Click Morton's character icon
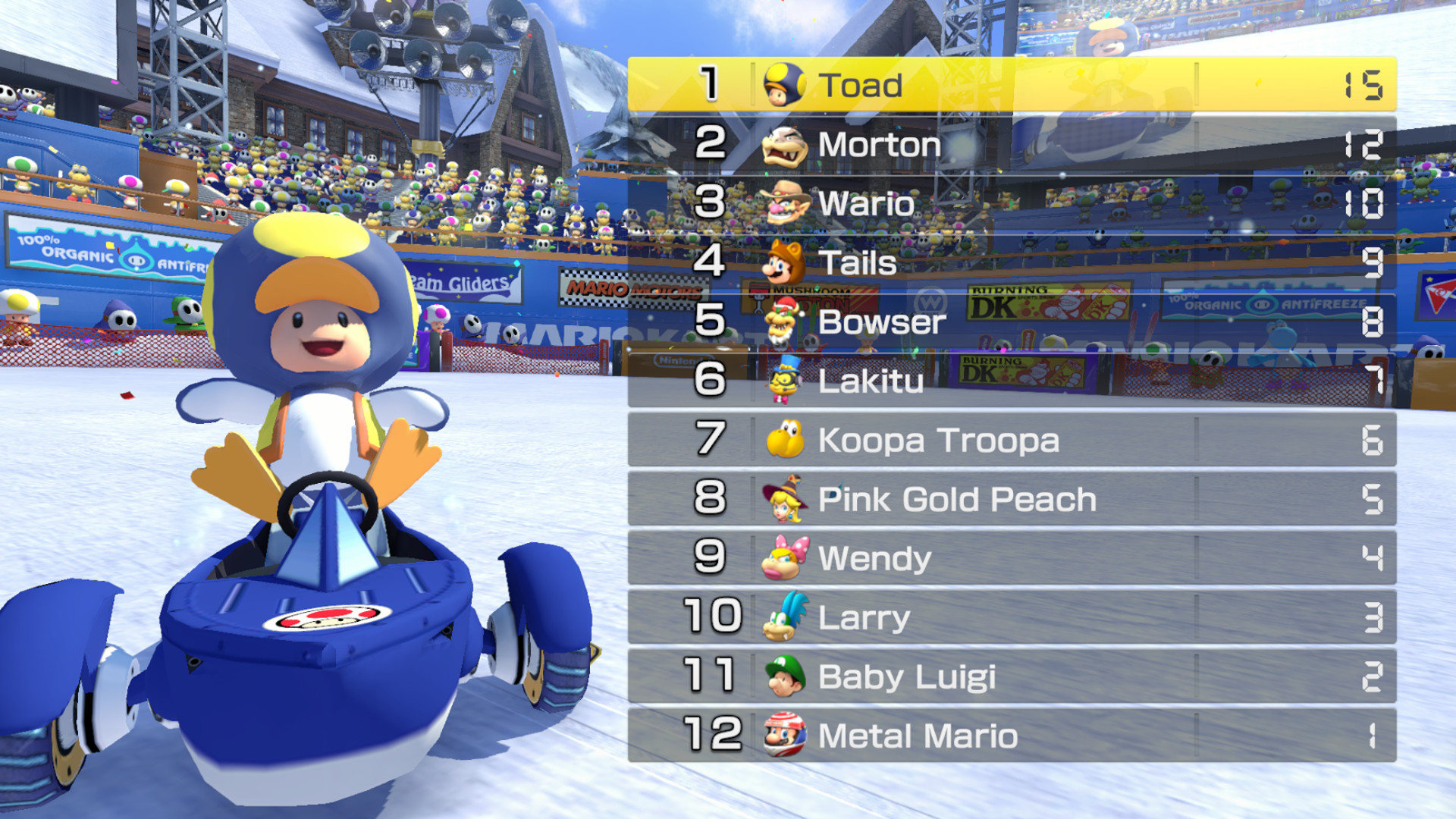The height and width of the screenshot is (819, 1456). click(x=785, y=144)
